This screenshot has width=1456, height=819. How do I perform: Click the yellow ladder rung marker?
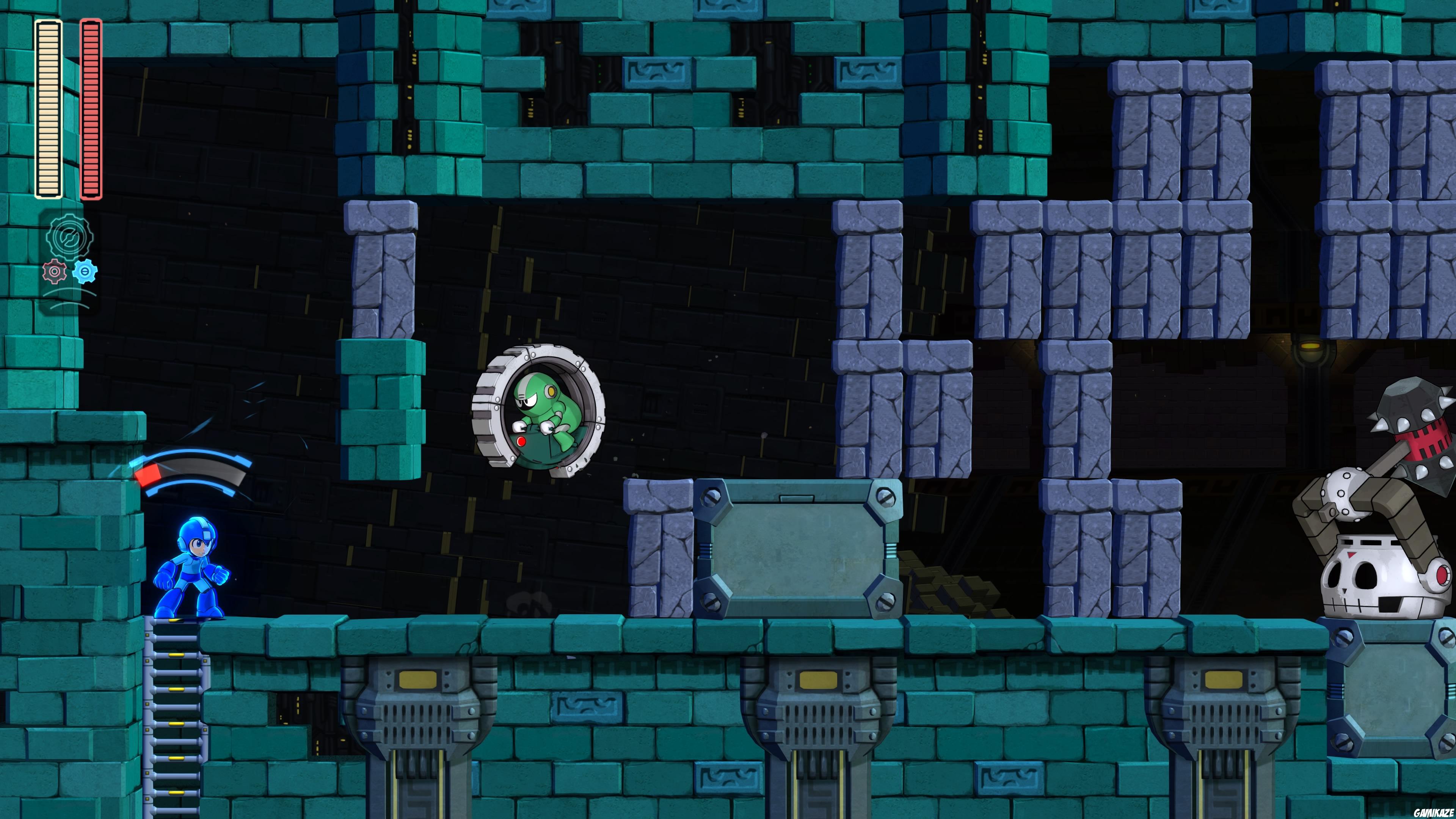[x=176, y=656]
